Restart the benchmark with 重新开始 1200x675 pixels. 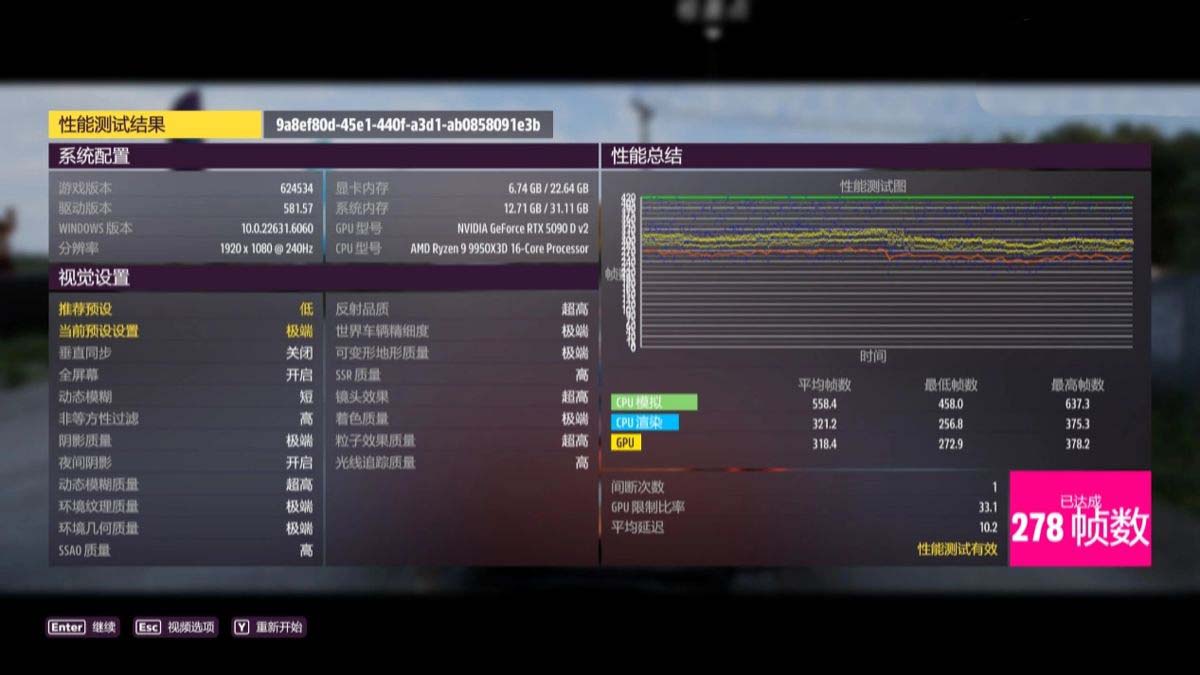[x=268, y=627]
